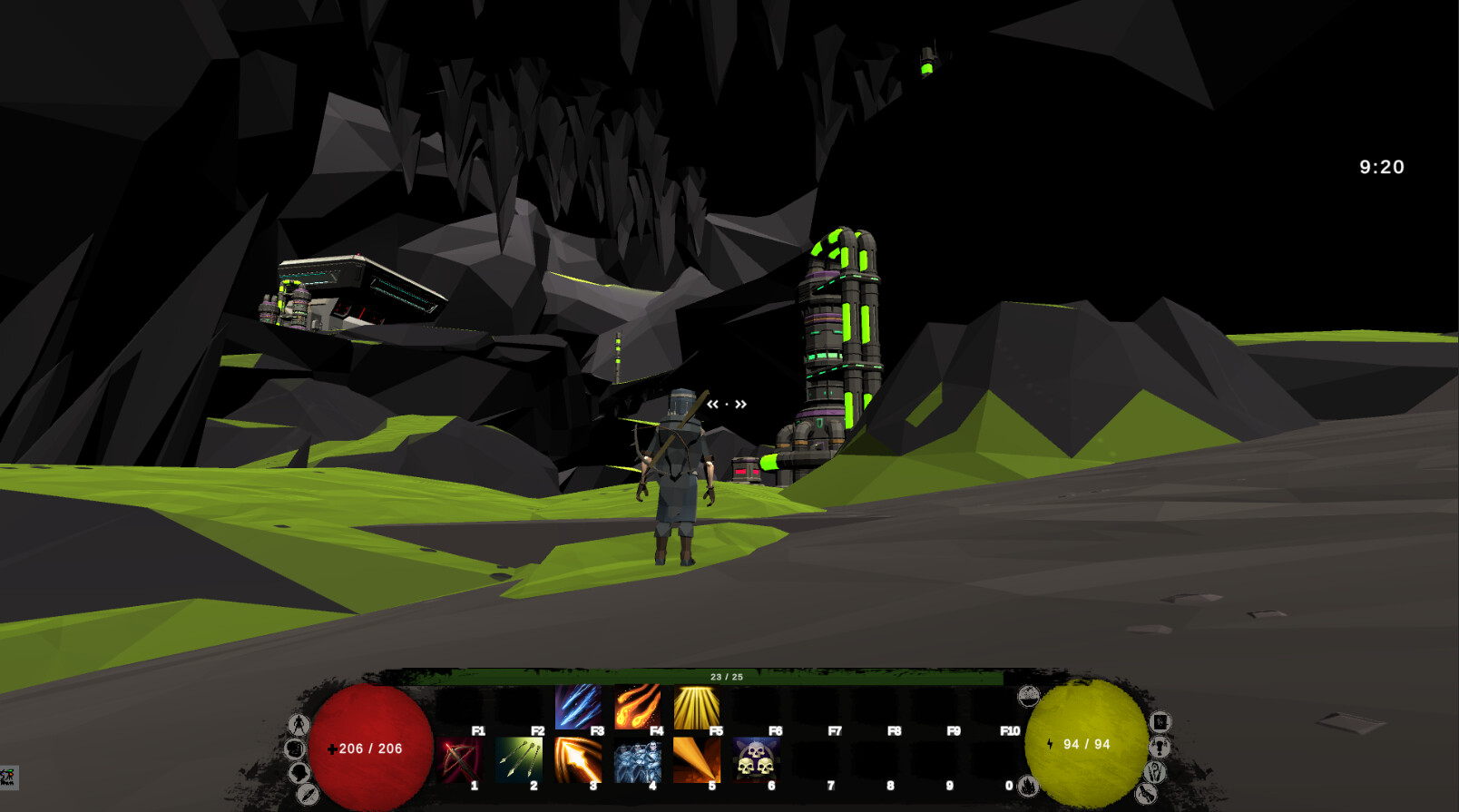Click the dagger icon below the helmet icon
The width and height of the screenshot is (1459, 812).
pos(308,794)
